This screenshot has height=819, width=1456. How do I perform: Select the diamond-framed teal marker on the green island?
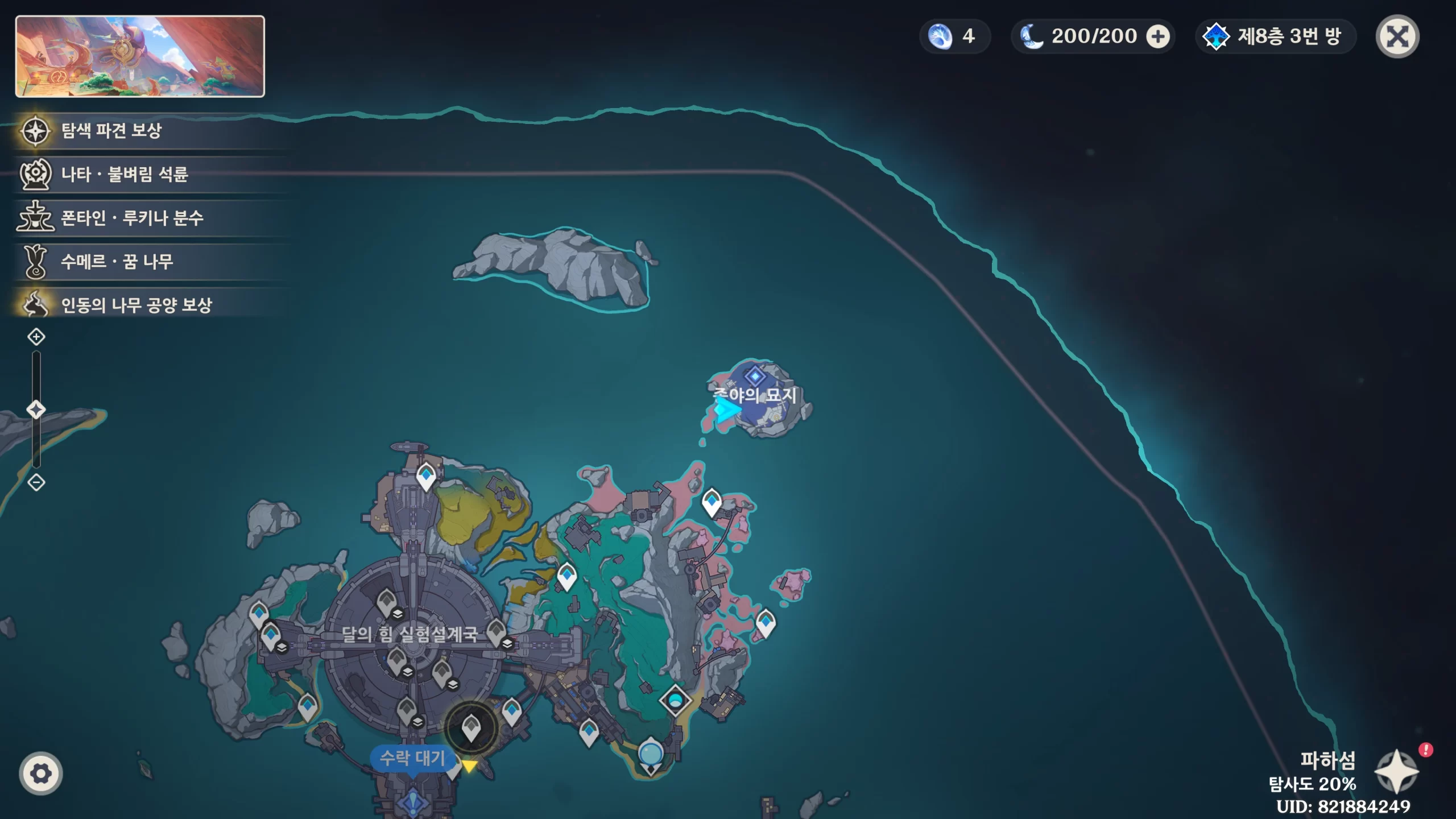tap(675, 700)
